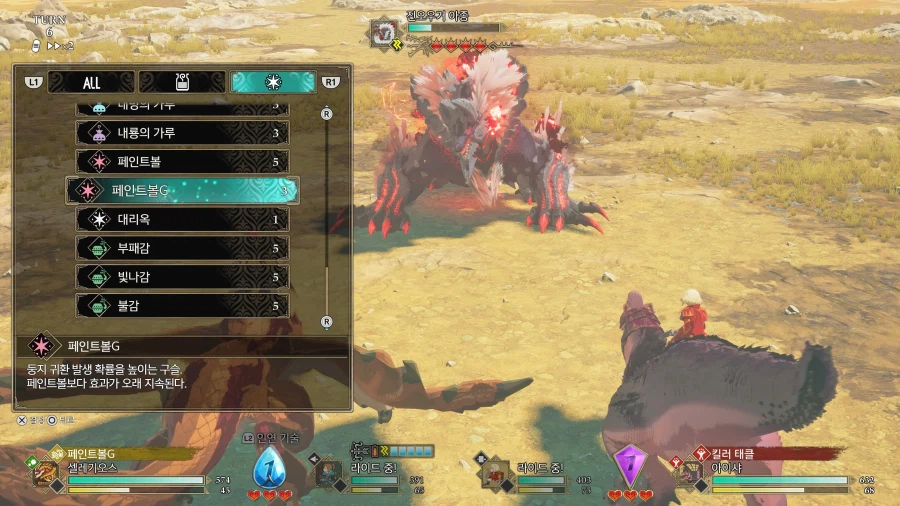Pick the 불감 item row
Viewport: 900px width, 506px height.
pyautogui.click(x=183, y=306)
